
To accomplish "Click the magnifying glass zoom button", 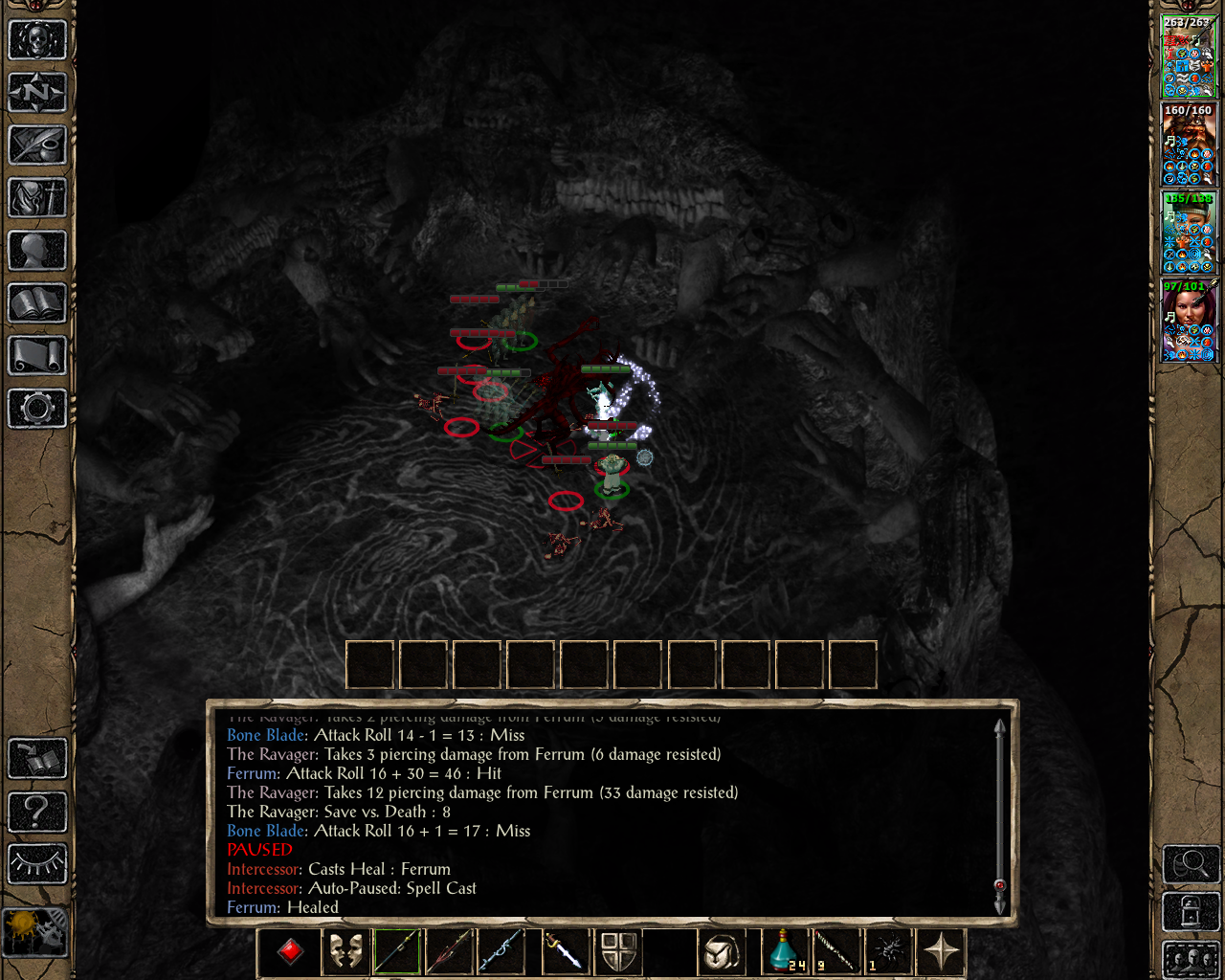I will tap(1191, 864).
